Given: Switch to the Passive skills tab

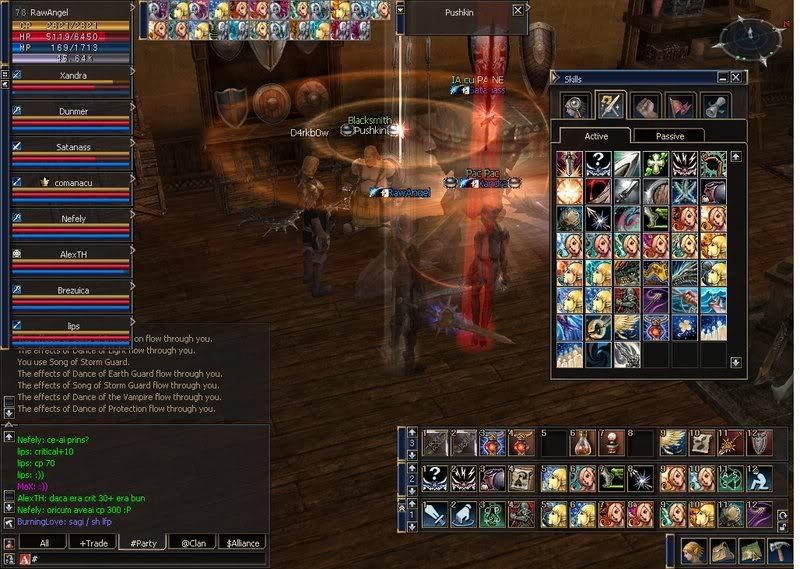Looking at the screenshot, I should click(670, 136).
